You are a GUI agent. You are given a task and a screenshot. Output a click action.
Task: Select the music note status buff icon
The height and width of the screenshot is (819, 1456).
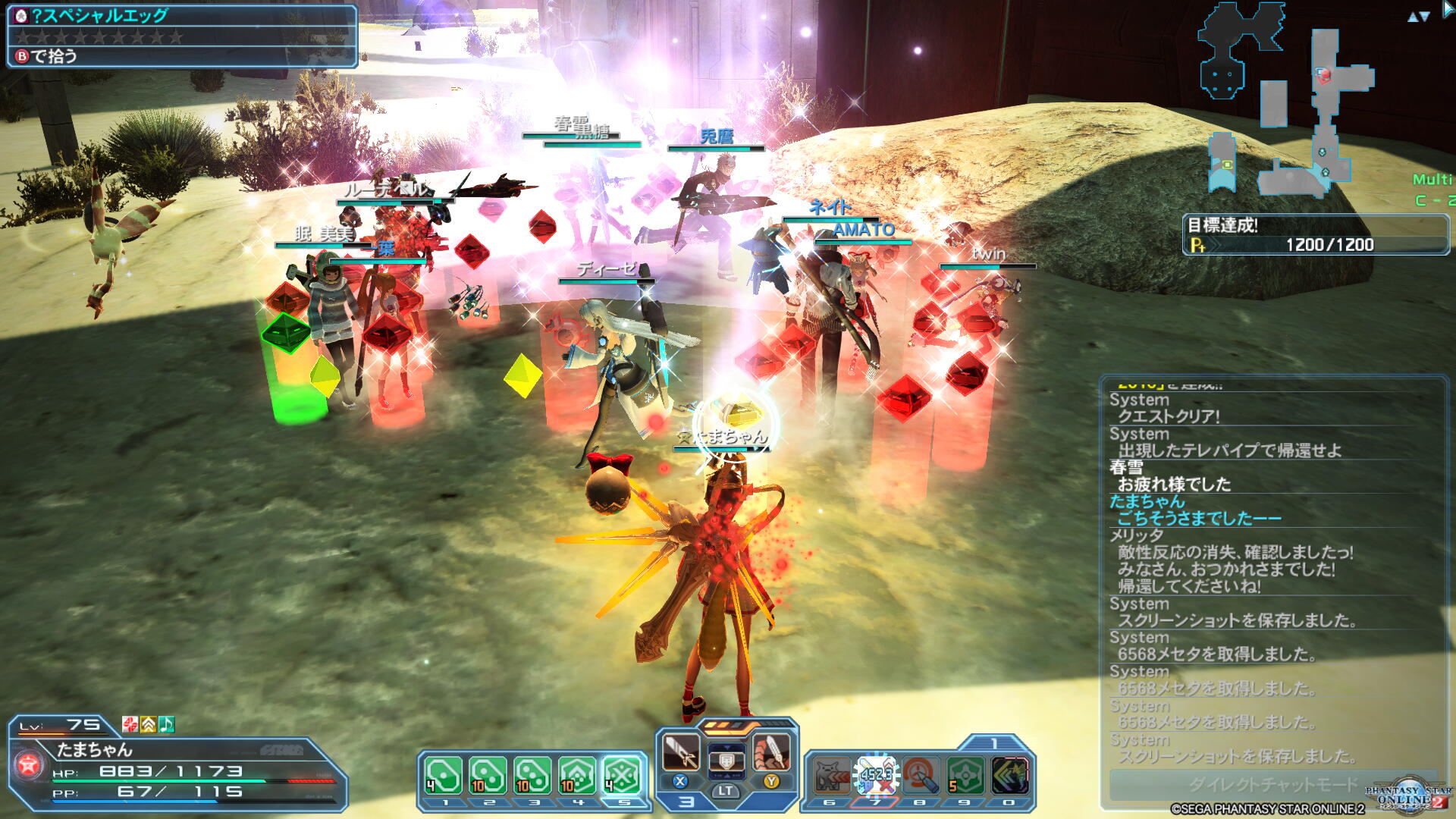pyautogui.click(x=167, y=725)
